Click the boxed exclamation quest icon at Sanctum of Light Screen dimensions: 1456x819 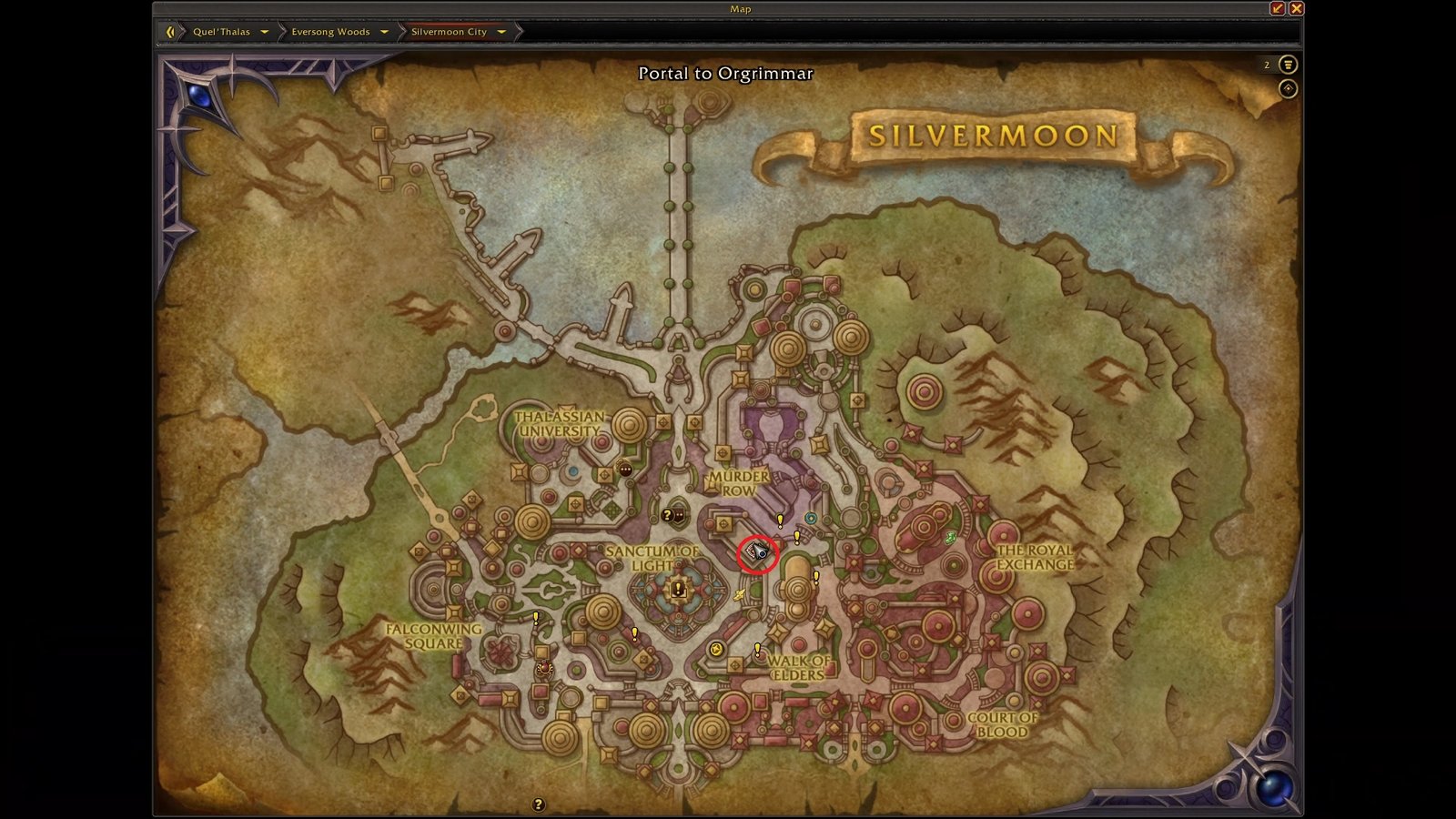(678, 588)
